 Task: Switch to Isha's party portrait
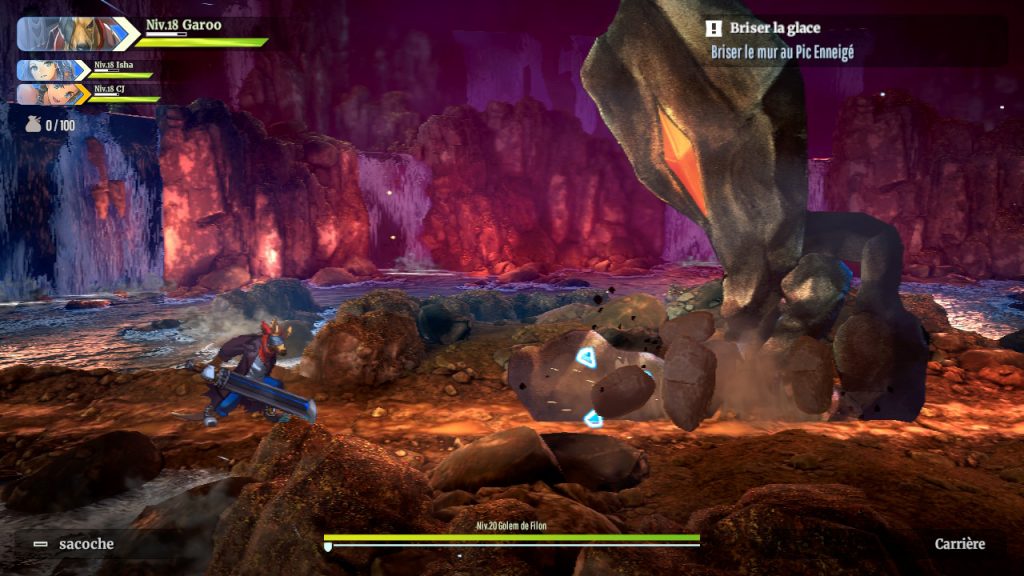pyautogui.click(x=53, y=70)
